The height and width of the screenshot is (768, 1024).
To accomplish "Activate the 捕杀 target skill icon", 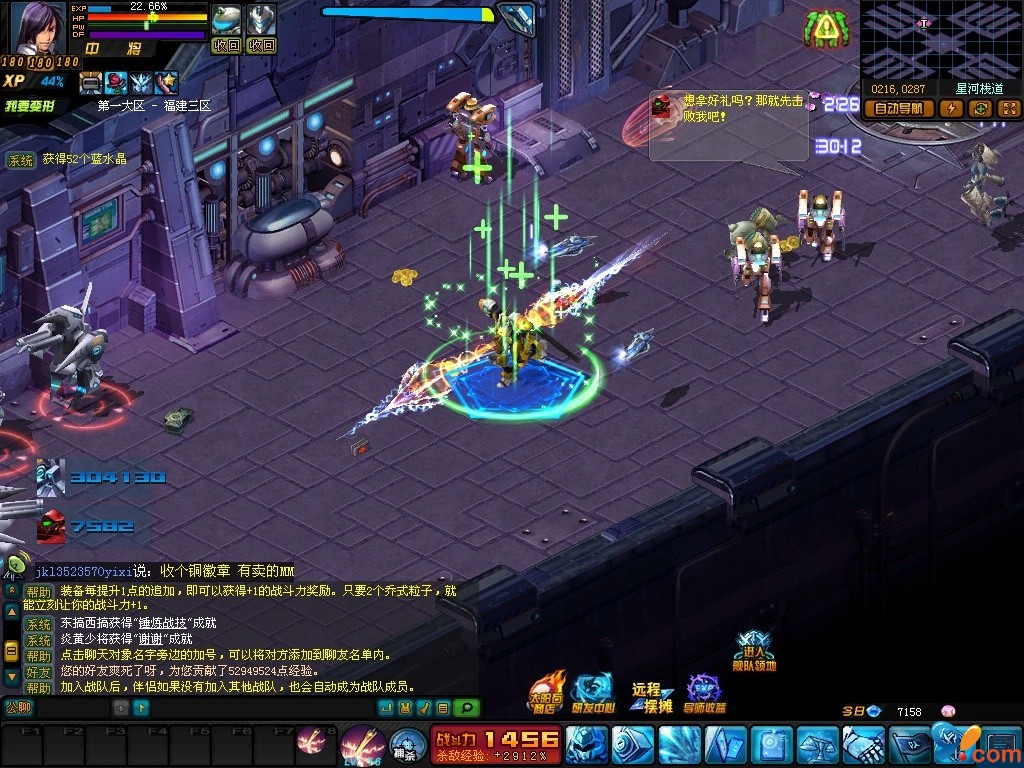I will pyautogui.click(x=403, y=744).
